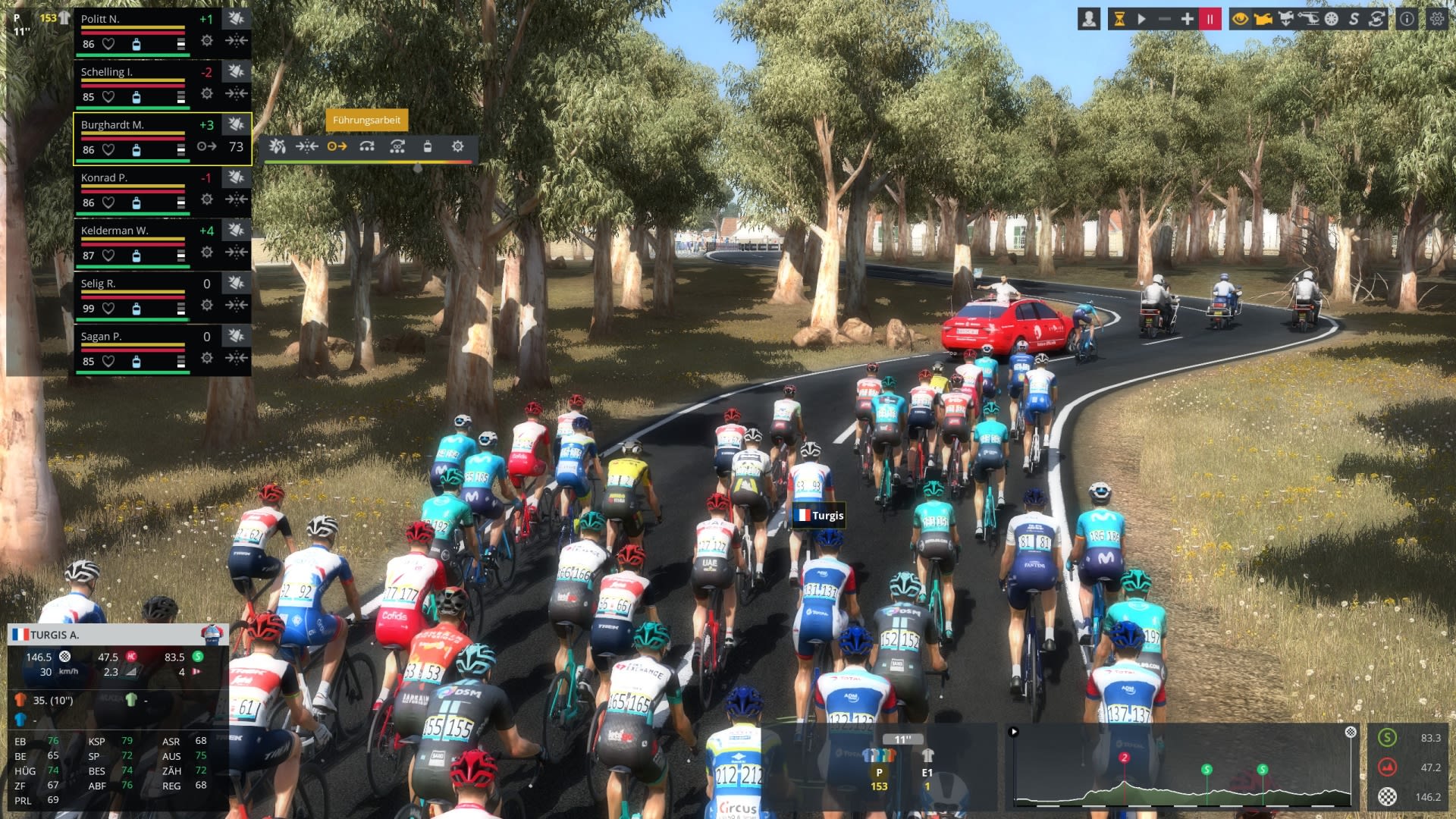Image resolution: width=1456 pixels, height=819 pixels.
Task: Click the red mountain marker on the stage profile
Action: point(1124,758)
